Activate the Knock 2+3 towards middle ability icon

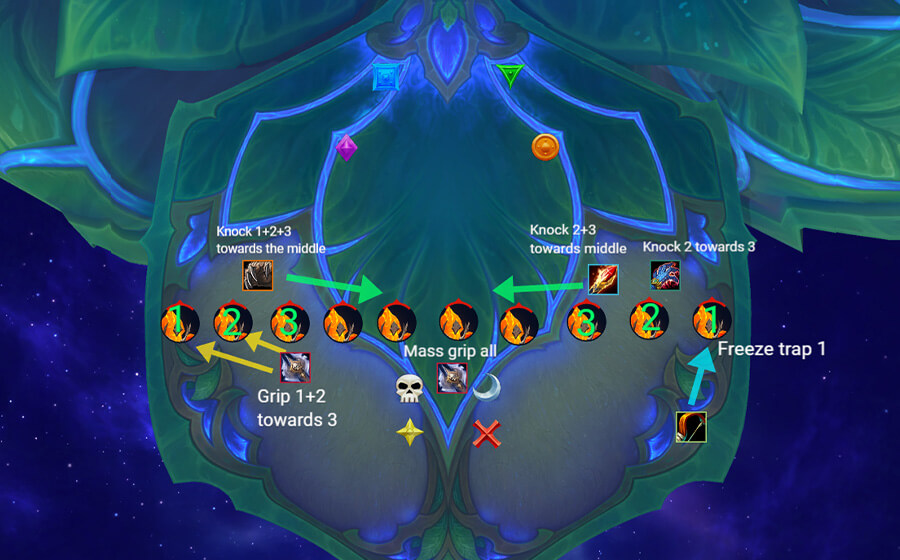[x=602, y=279]
